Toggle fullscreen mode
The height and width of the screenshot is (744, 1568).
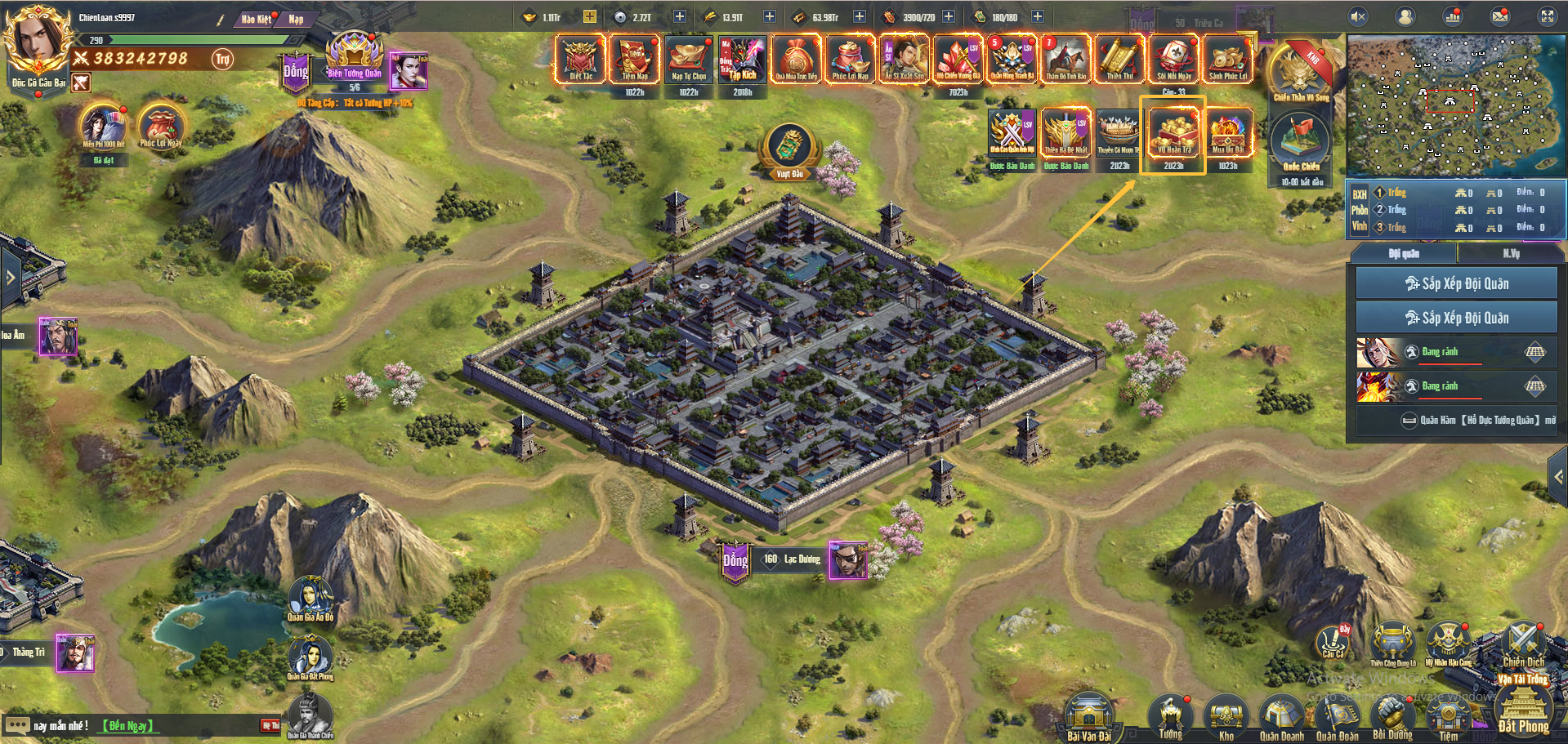pos(1547,16)
